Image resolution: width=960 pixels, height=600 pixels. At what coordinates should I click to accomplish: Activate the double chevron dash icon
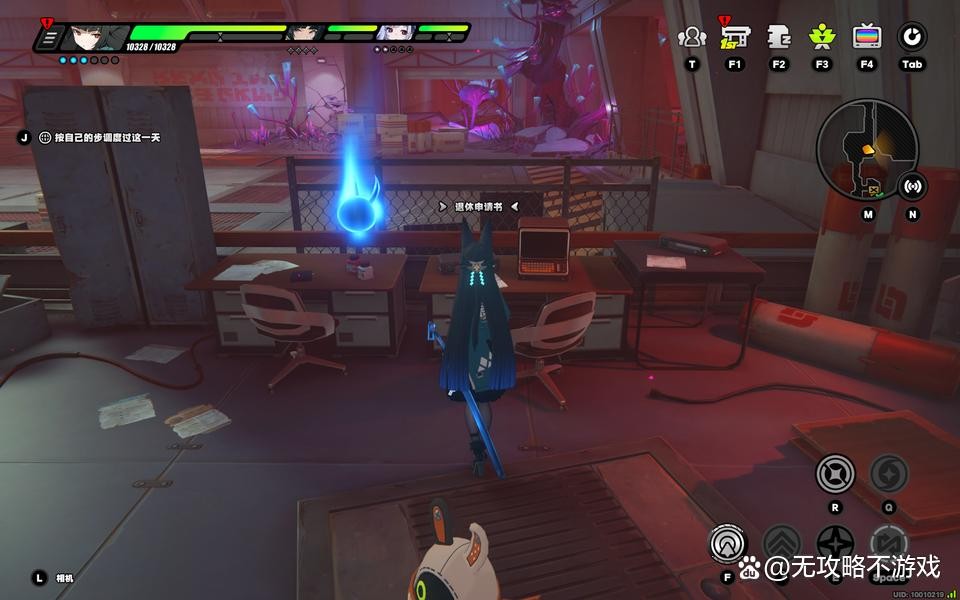782,545
